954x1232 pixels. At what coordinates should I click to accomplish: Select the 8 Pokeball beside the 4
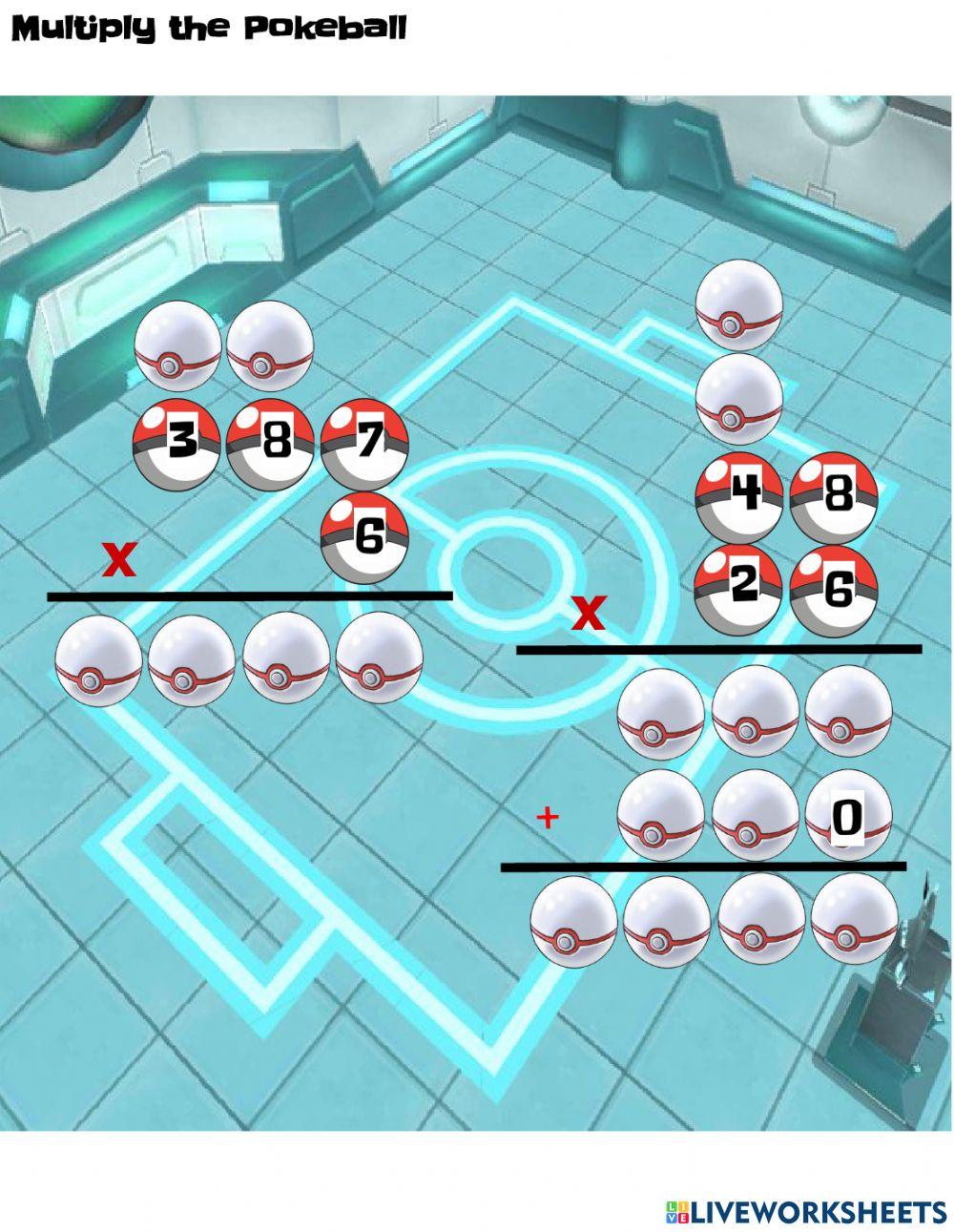click(x=833, y=498)
